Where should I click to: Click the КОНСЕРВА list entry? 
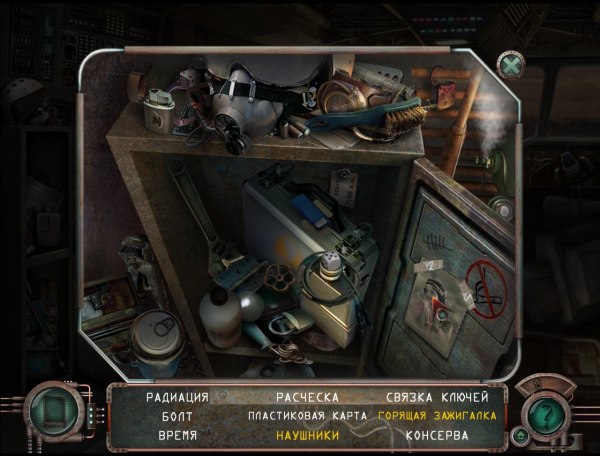pos(435,435)
